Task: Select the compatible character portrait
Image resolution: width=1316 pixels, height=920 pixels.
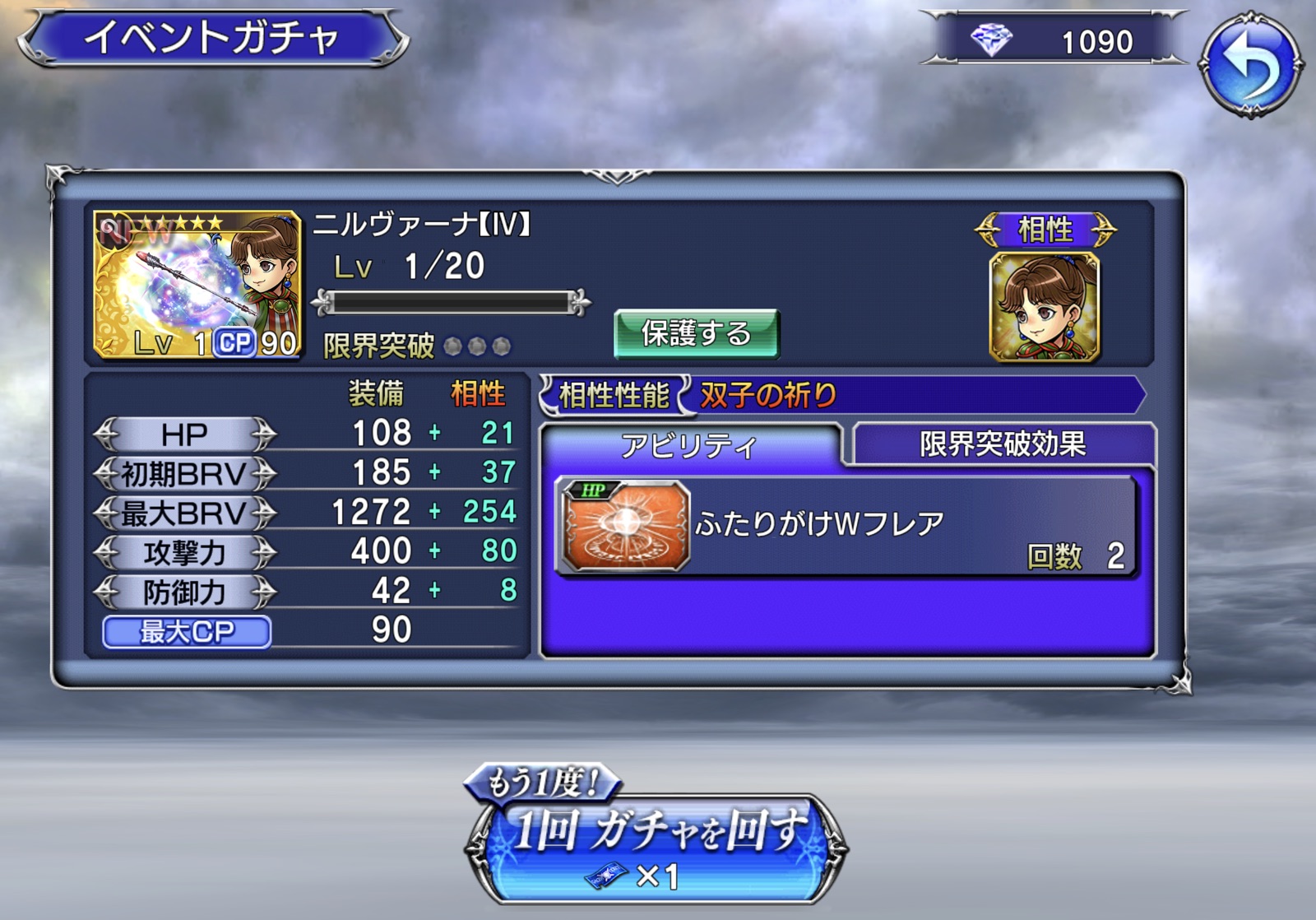Action: (1045, 308)
